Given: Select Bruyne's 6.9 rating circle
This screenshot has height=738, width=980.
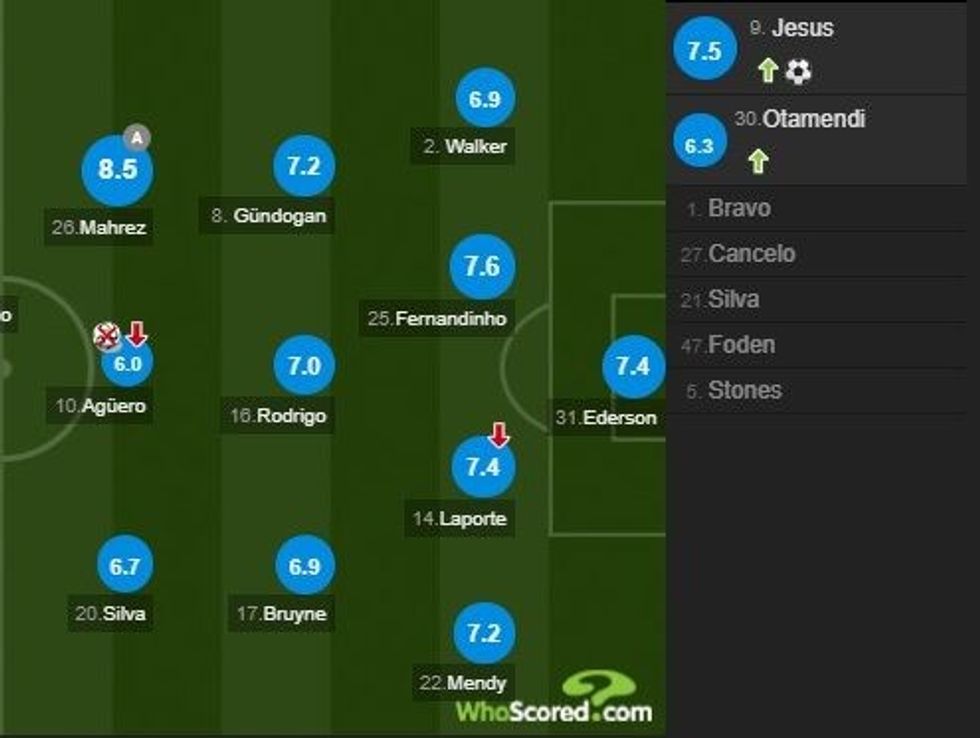Looking at the screenshot, I should (x=303, y=566).
